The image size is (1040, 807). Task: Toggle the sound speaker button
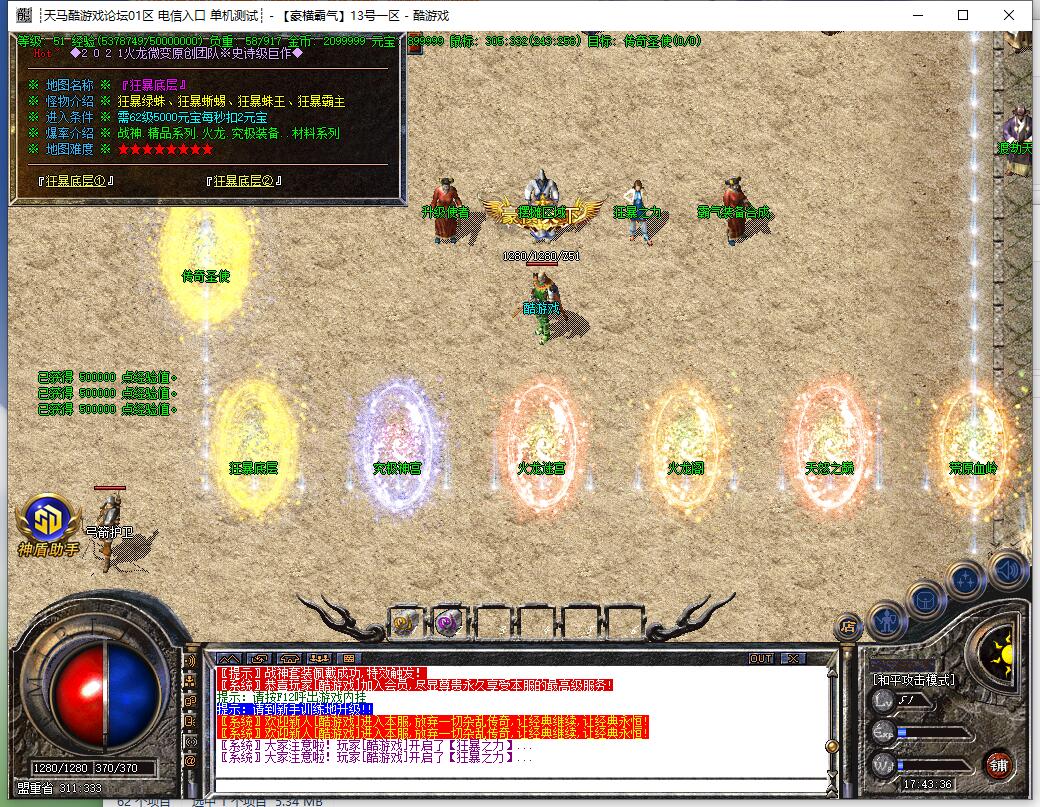(x=1008, y=569)
